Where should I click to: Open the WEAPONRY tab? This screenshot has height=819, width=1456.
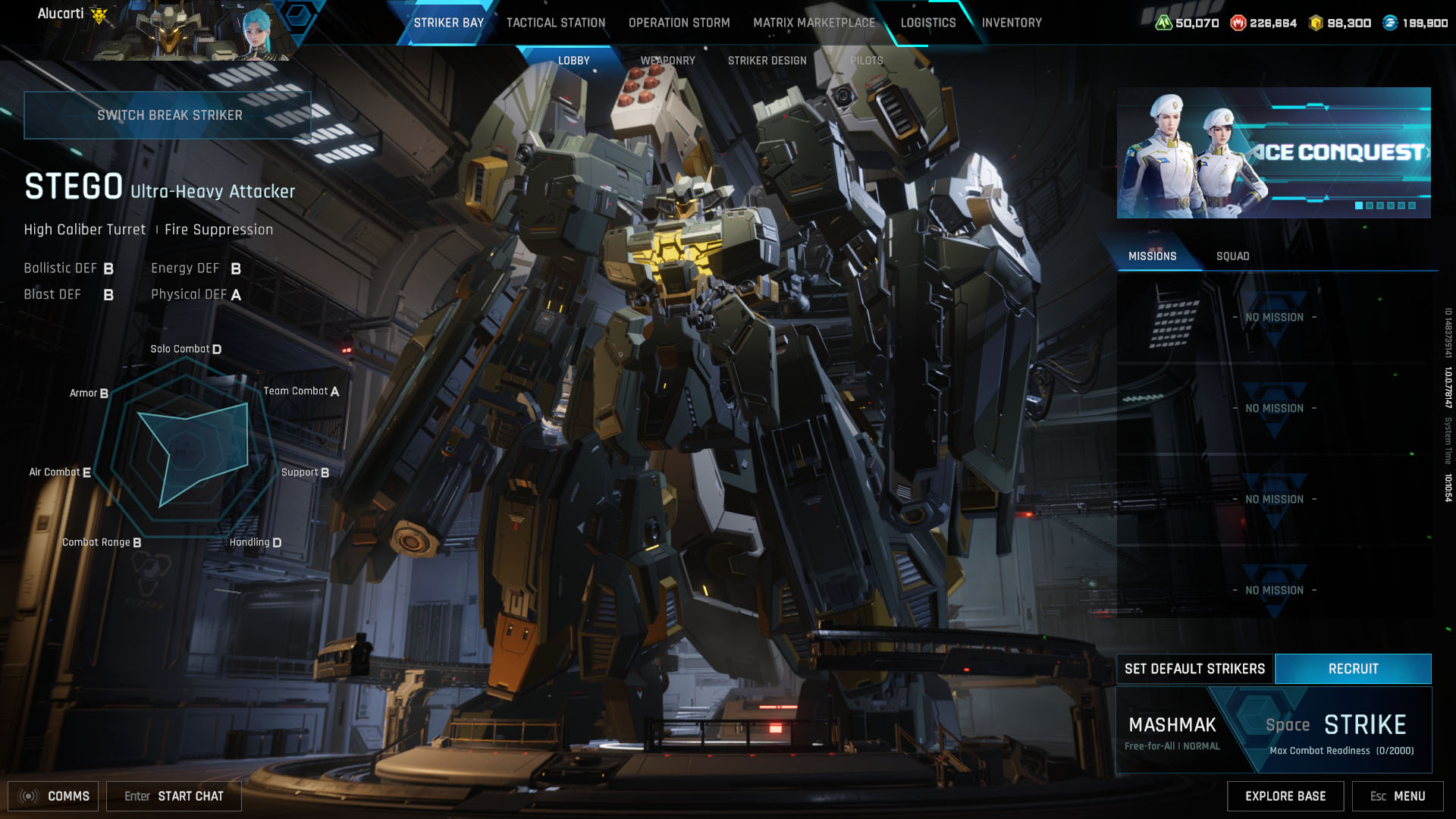click(x=668, y=60)
